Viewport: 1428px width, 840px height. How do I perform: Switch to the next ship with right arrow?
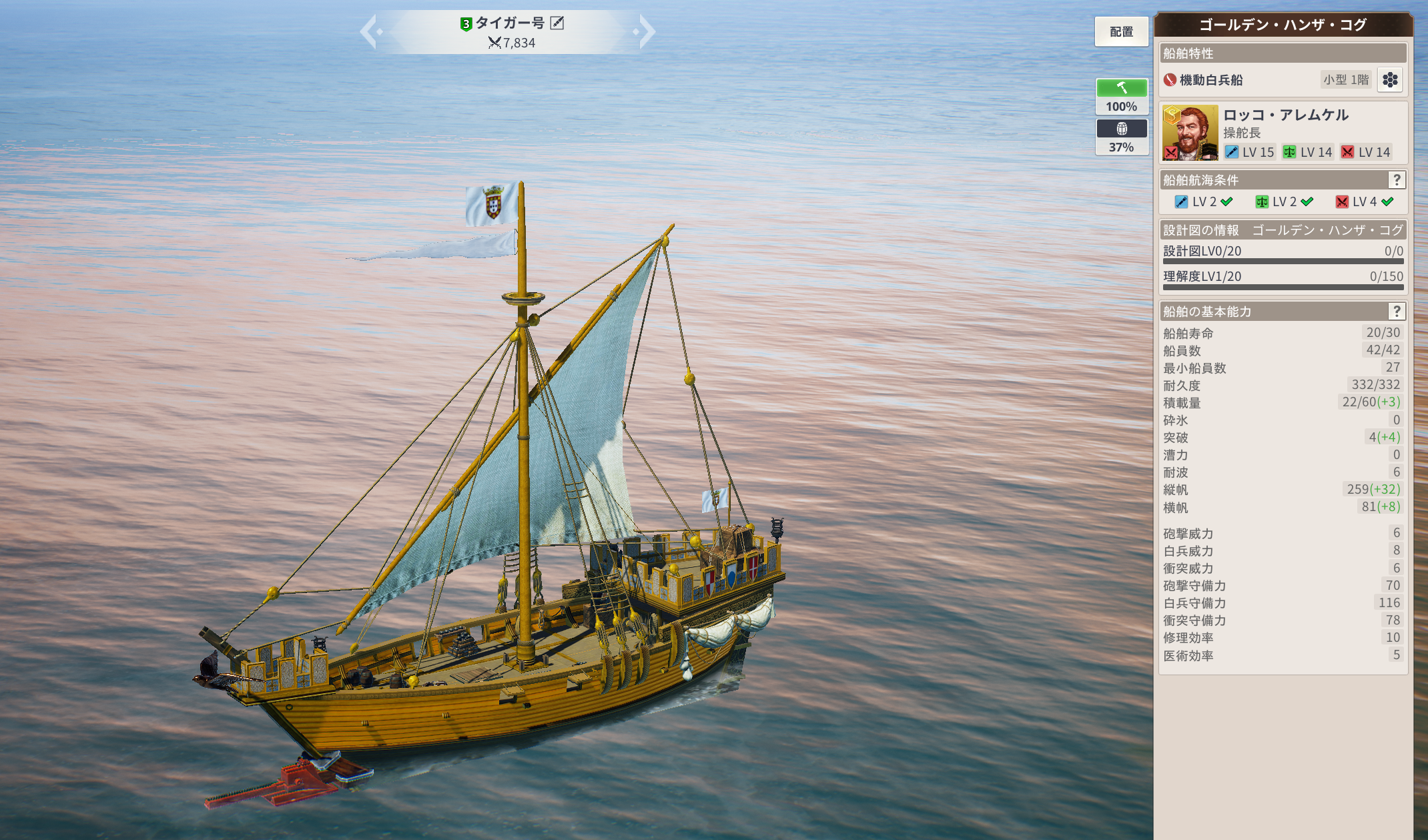[646, 32]
